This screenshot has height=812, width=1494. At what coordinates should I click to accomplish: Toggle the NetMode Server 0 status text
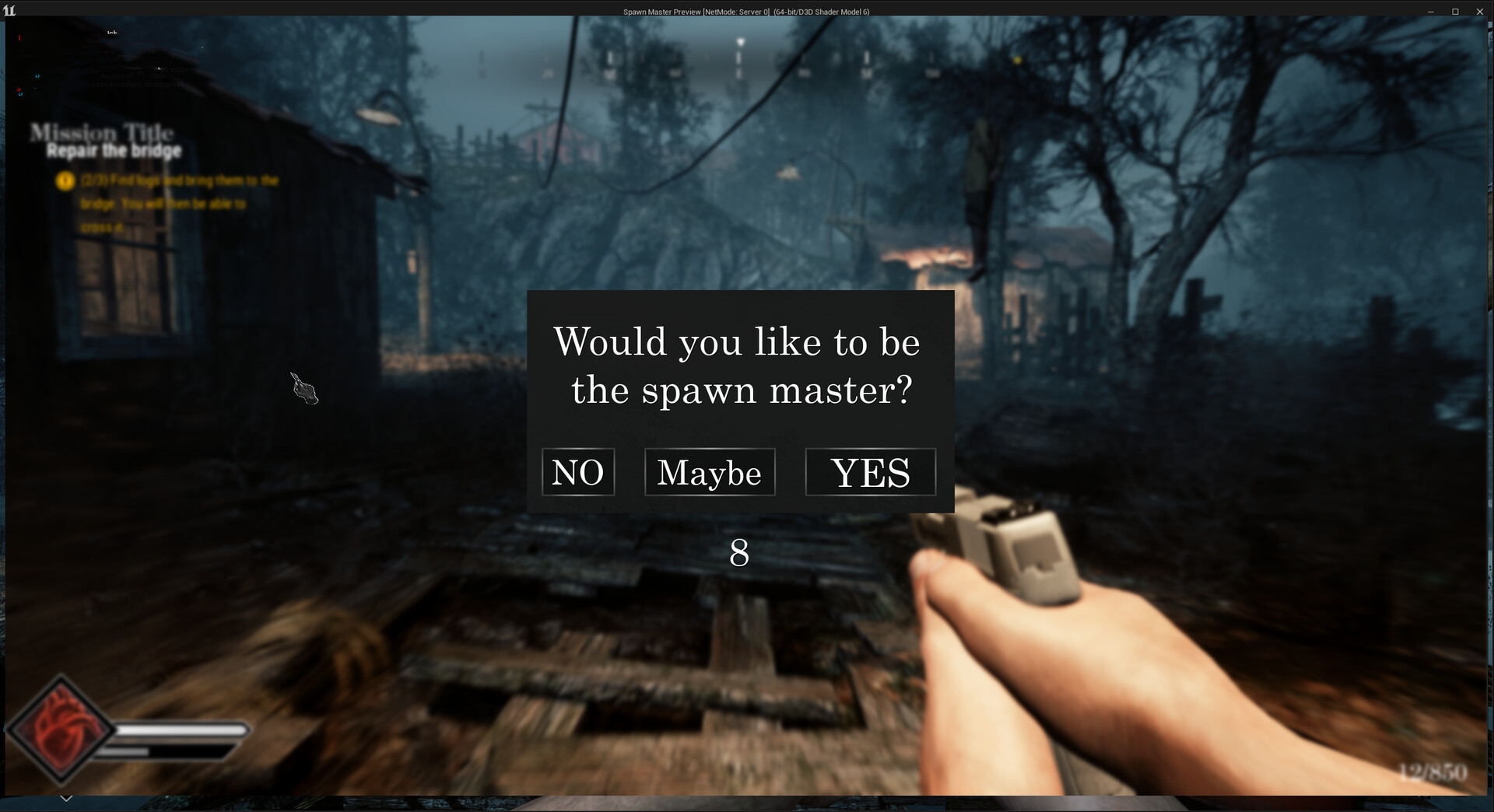point(735,12)
